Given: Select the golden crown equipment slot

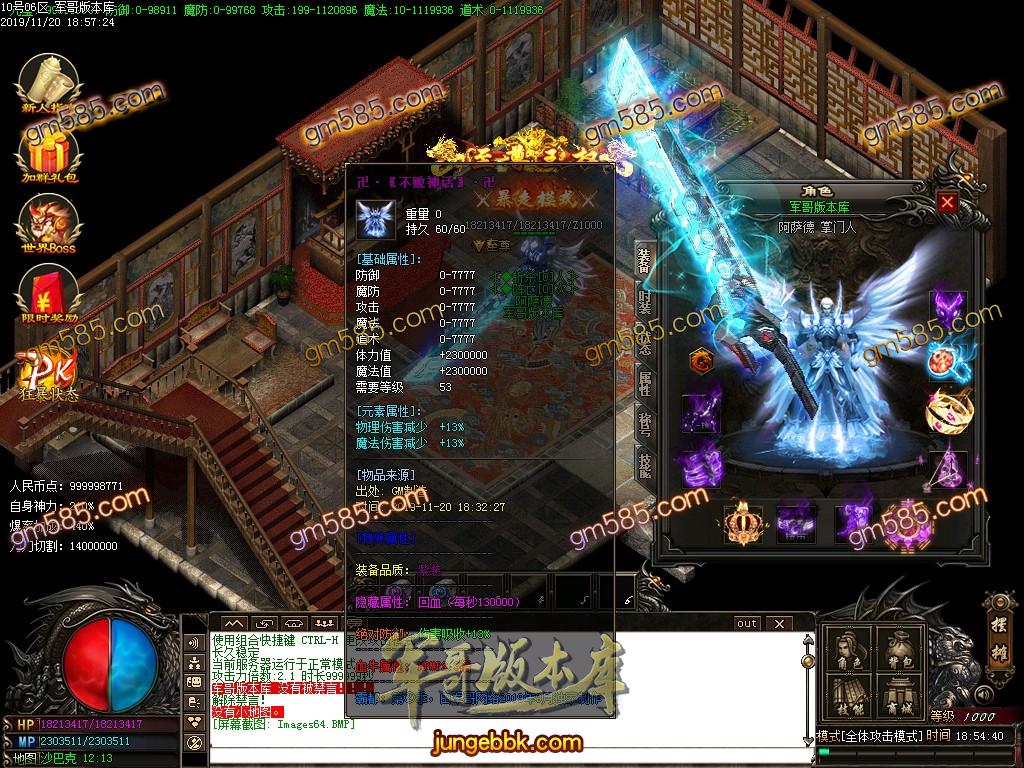Looking at the screenshot, I should point(741,522).
